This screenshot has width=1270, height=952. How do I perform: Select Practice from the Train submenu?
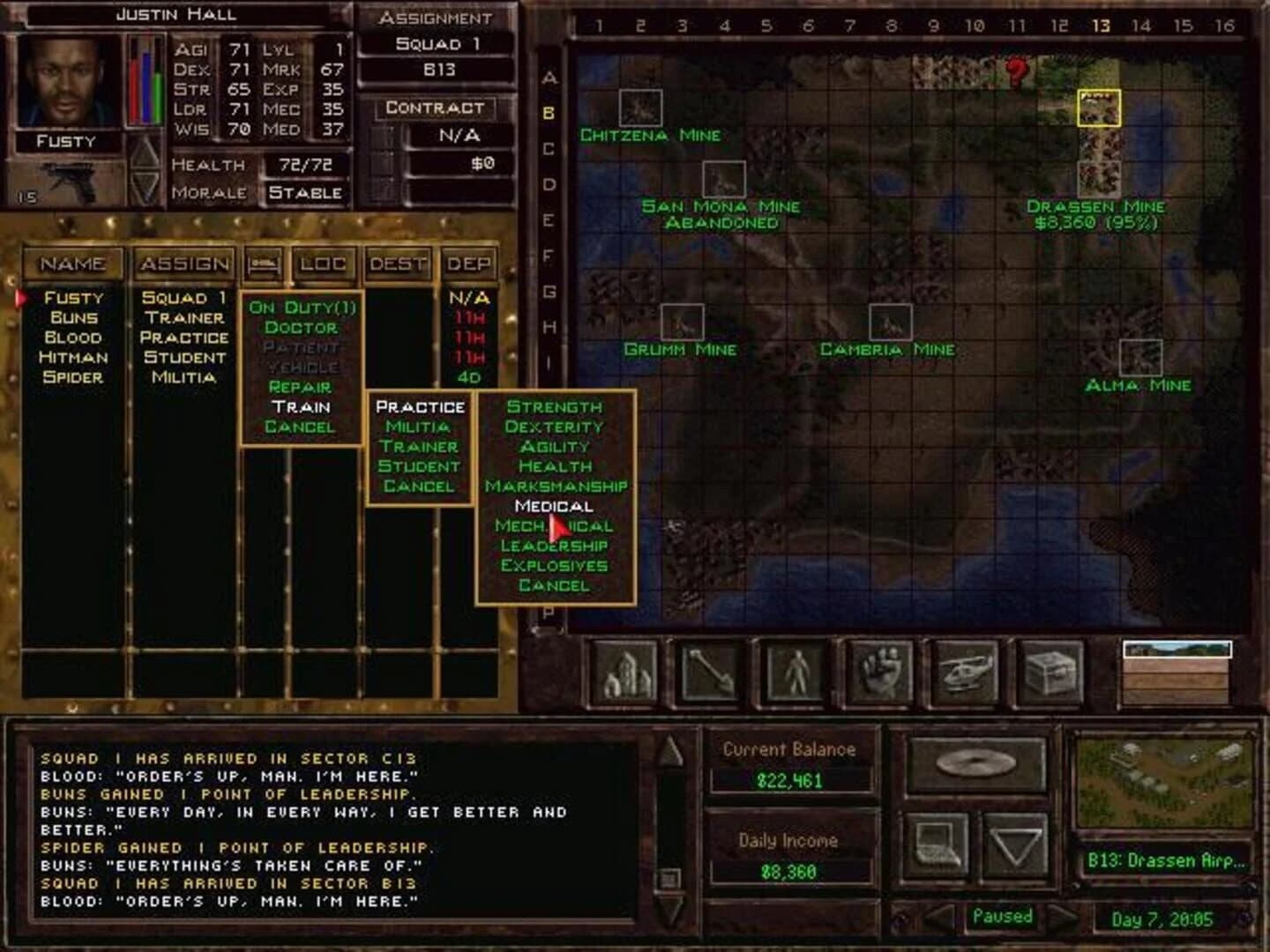419,406
